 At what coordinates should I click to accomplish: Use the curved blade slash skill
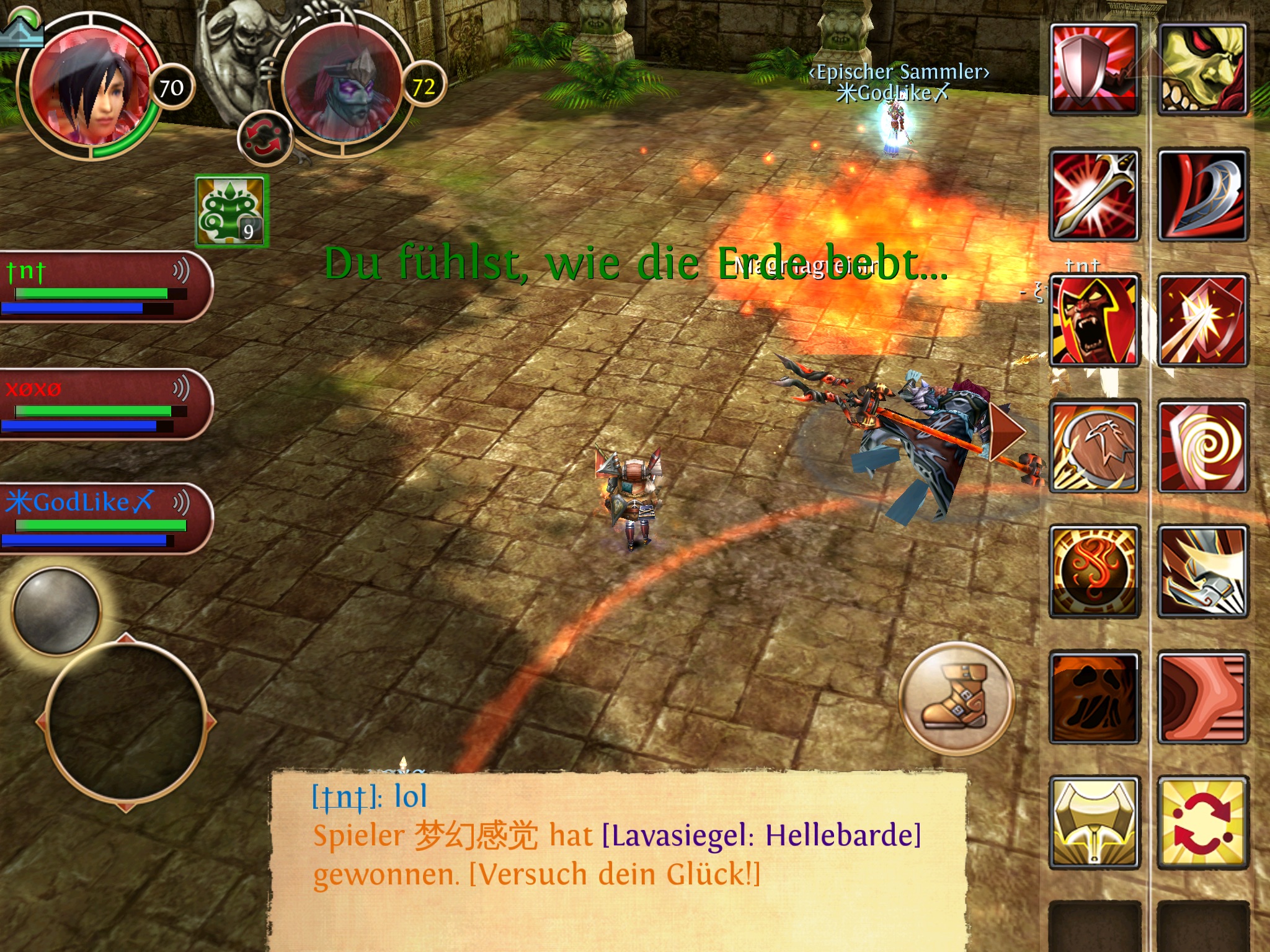pyautogui.click(x=1202, y=195)
